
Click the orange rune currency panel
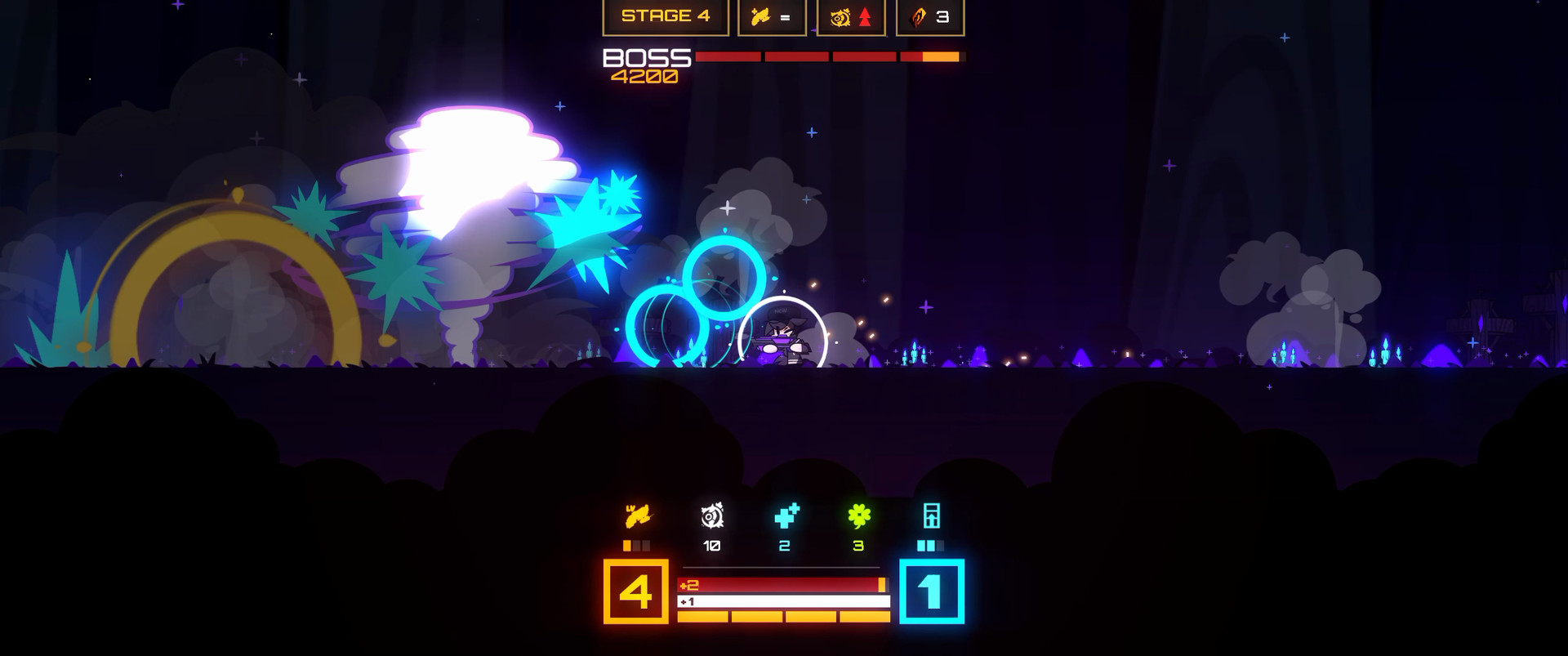pos(930,16)
